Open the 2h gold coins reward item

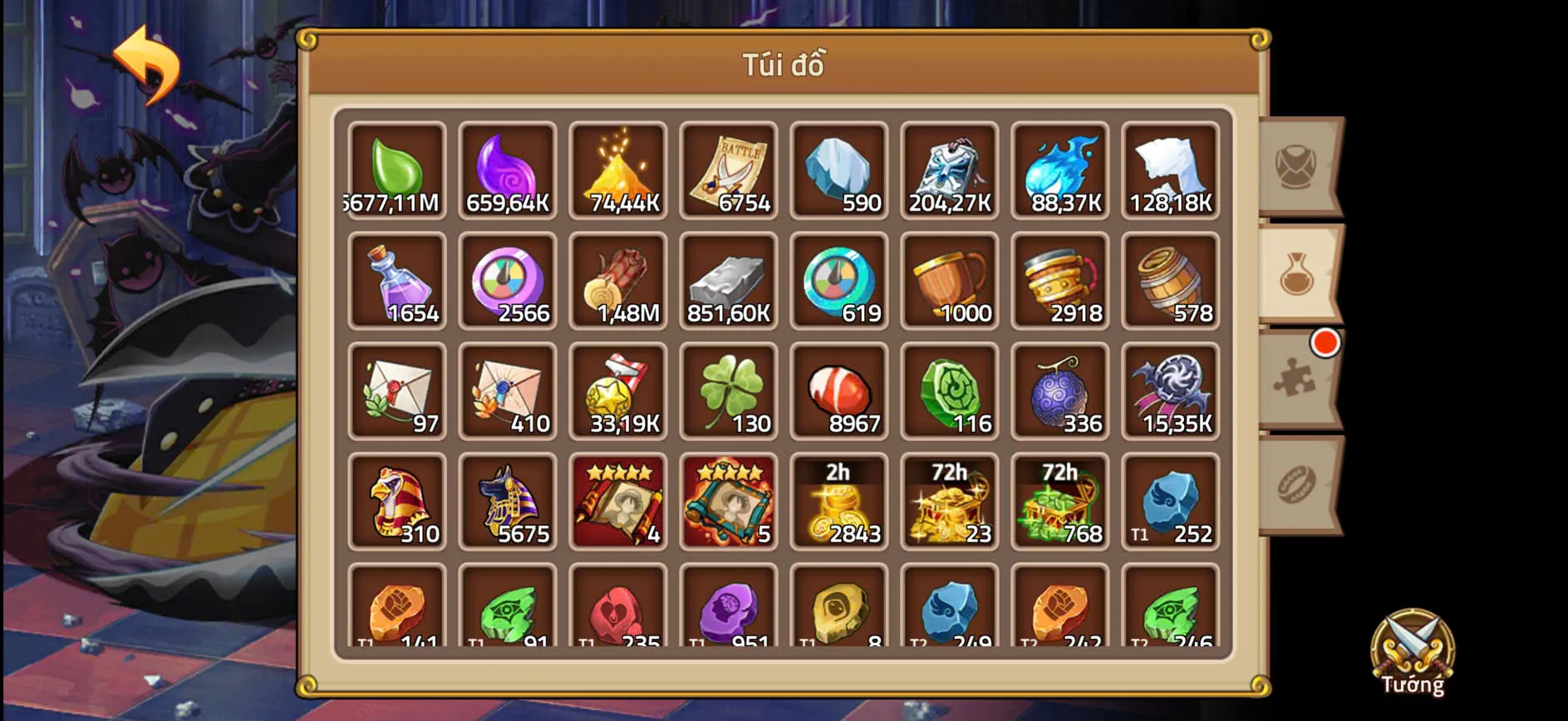(839, 501)
